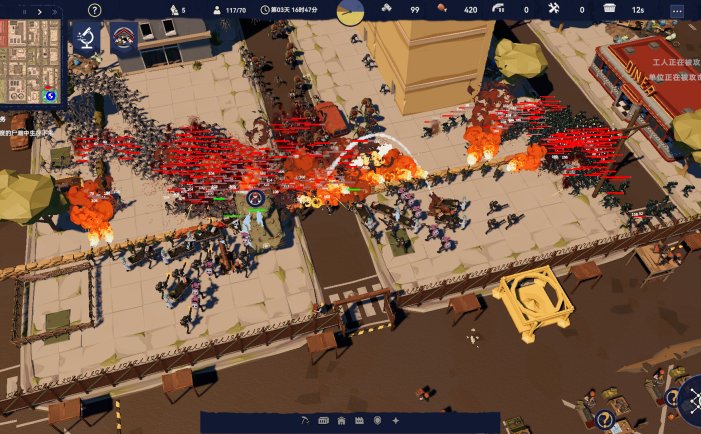The image size is (701, 434).
Task: Choose the house build category
Action: click(x=341, y=420)
